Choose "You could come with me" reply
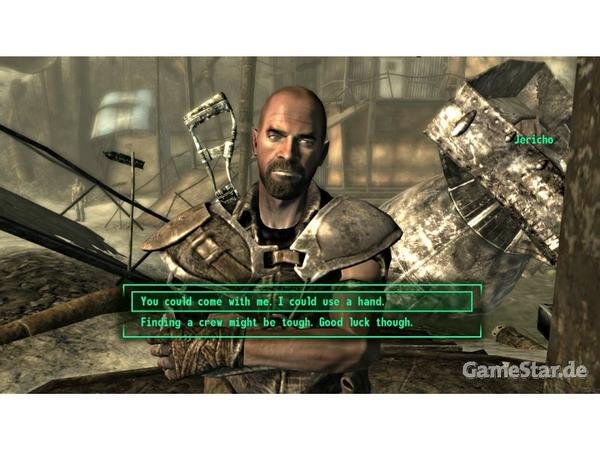The width and height of the screenshot is (600, 450). (264, 300)
